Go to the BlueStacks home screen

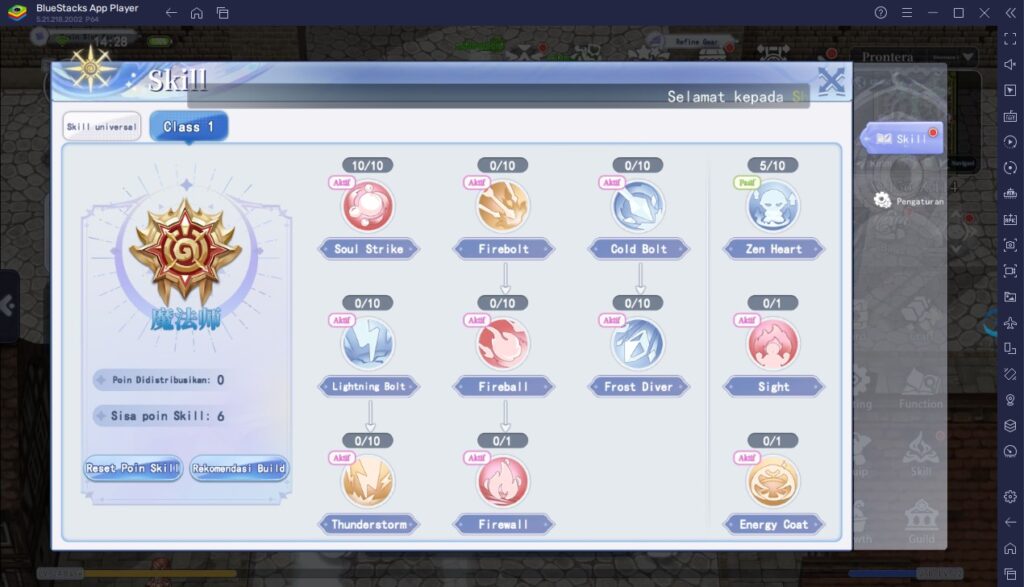click(197, 13)
